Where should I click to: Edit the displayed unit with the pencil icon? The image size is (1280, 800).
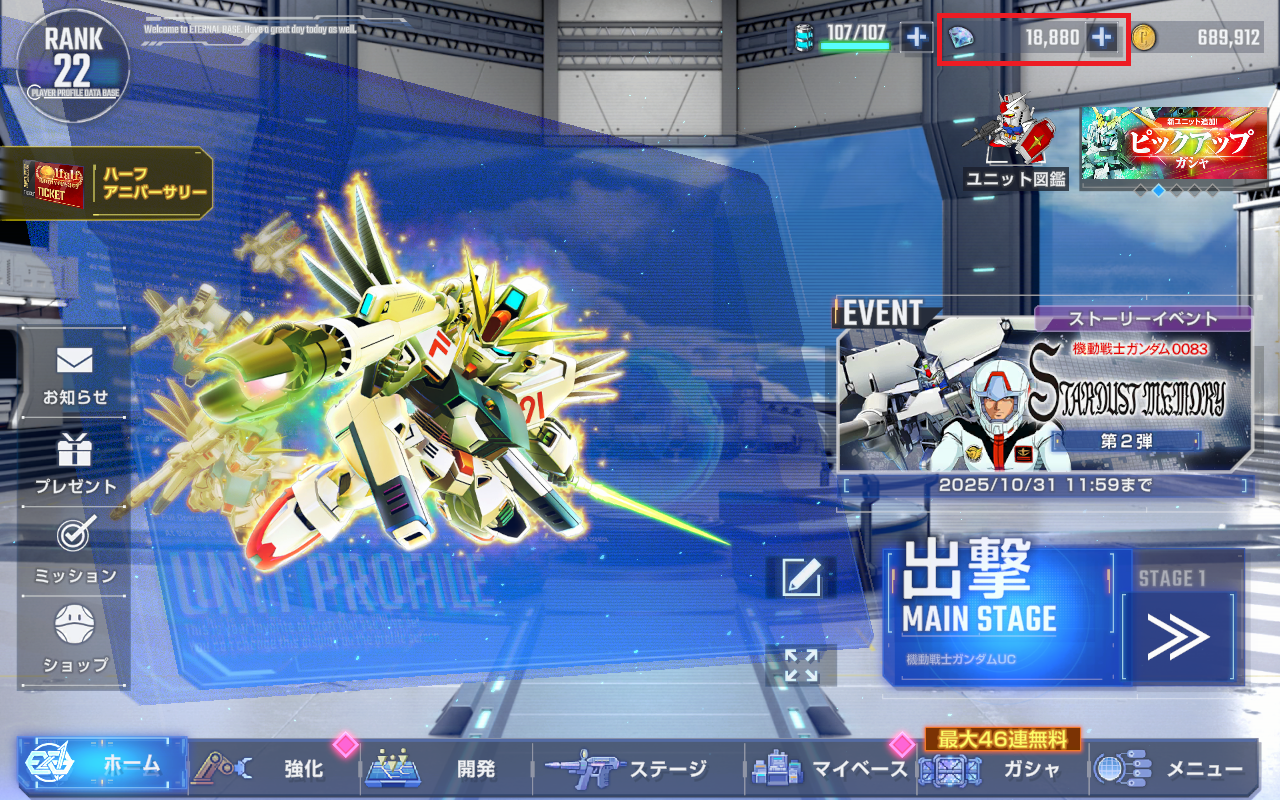point(801,577)
